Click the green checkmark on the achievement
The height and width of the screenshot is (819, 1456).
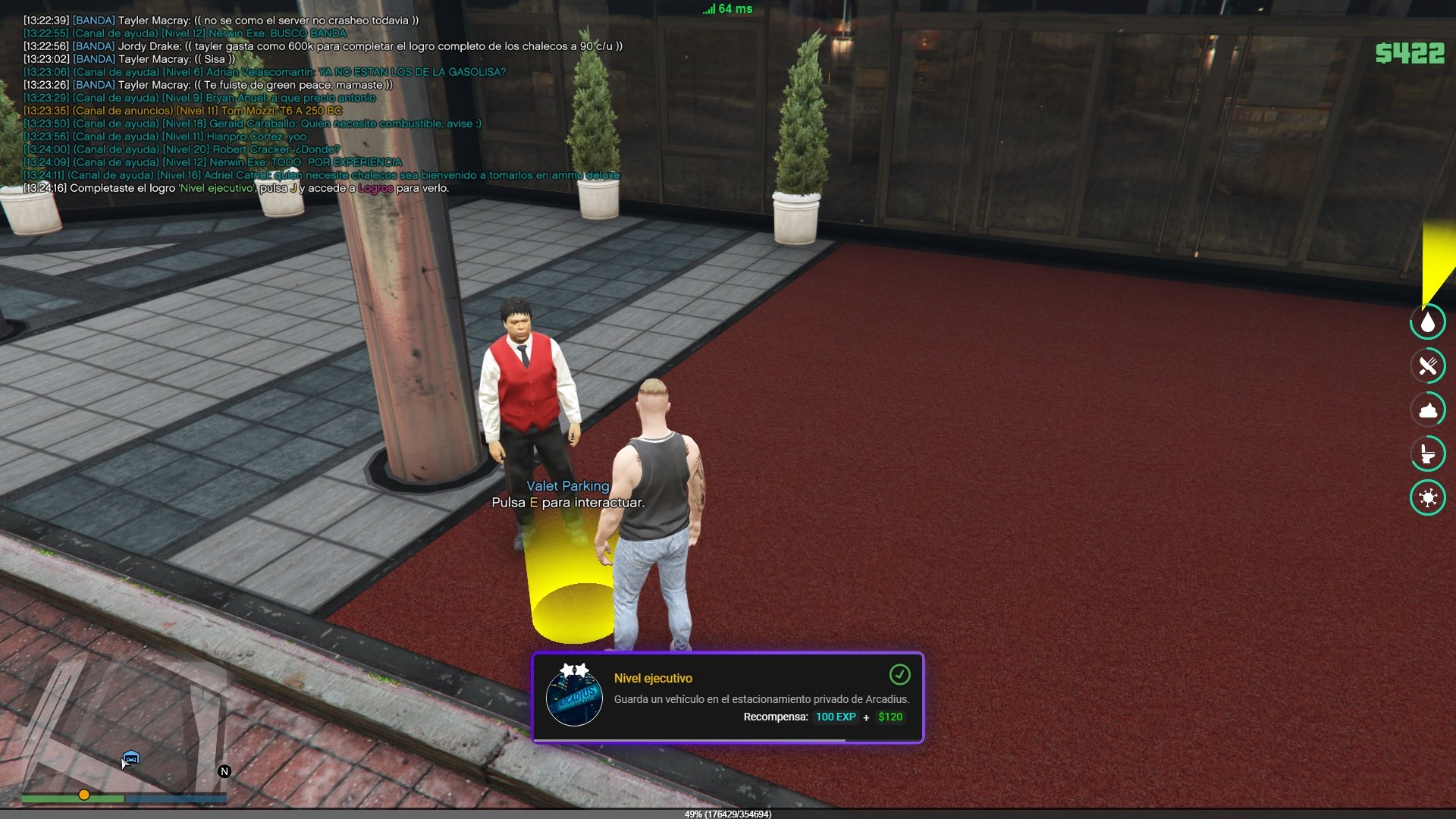click(899, 674)
